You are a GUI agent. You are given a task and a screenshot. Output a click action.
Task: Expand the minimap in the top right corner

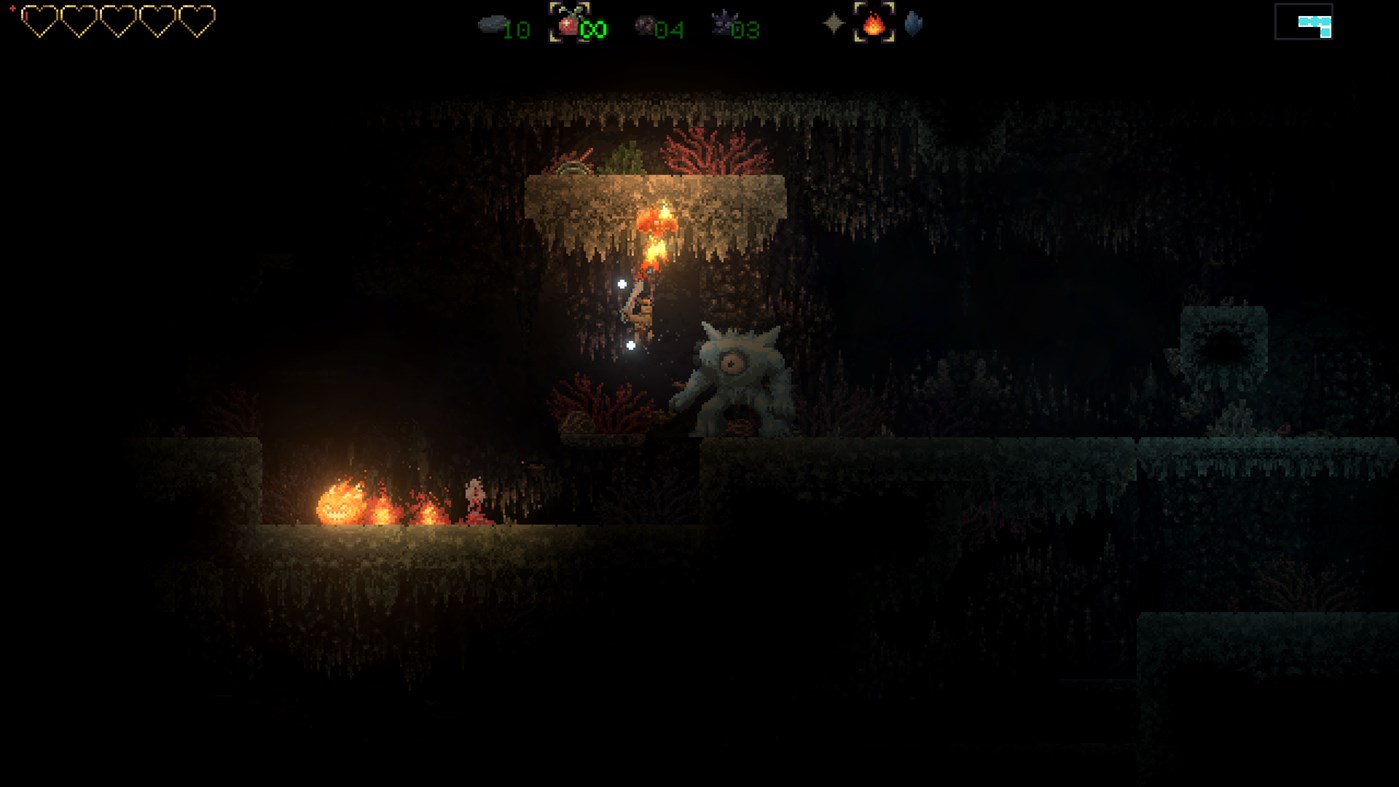[1303, 23]
